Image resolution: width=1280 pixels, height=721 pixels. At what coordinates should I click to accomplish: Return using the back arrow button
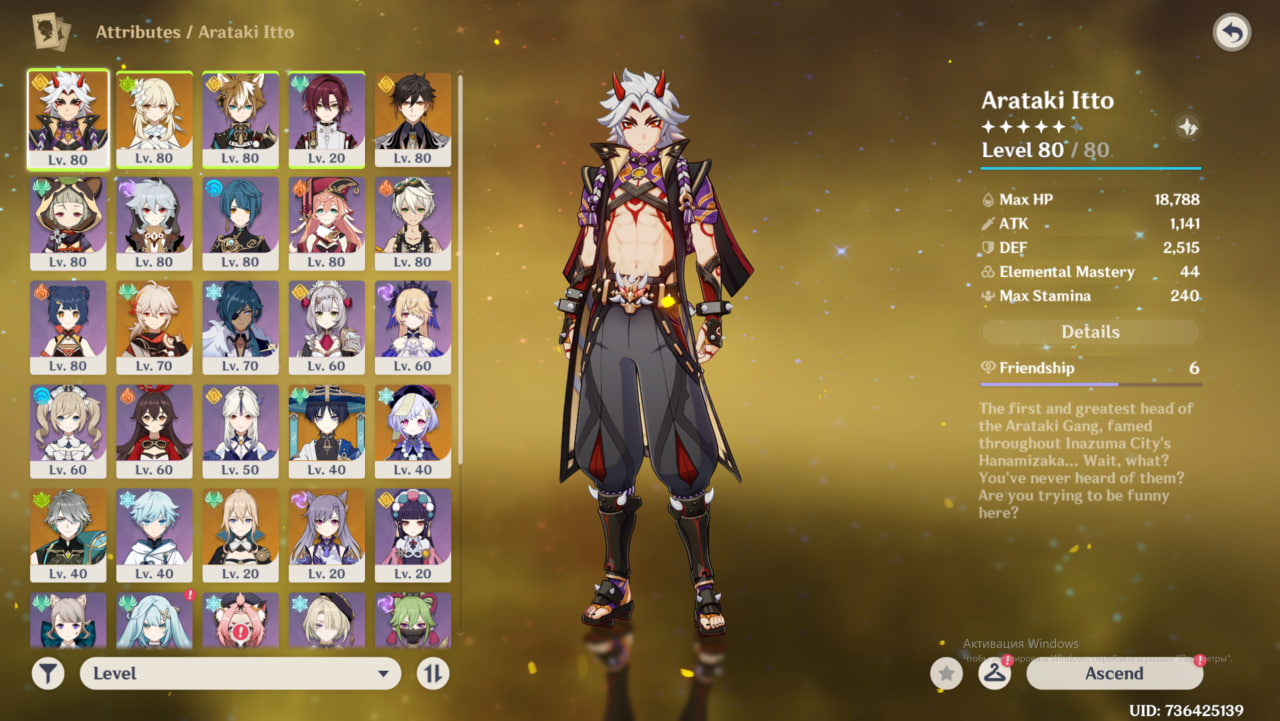[x=1232, y=33]
